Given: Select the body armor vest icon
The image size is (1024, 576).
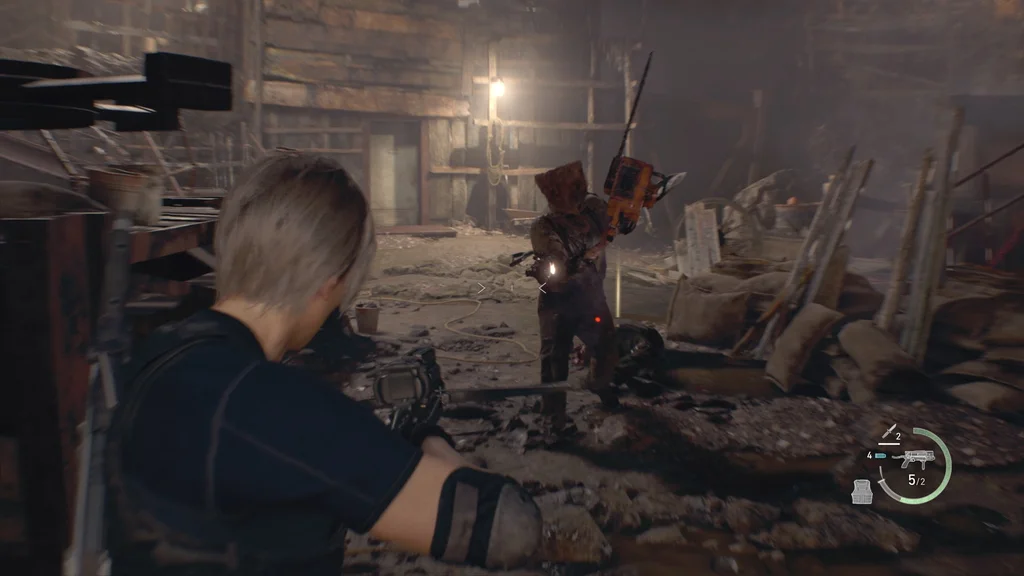Looking at the screenshot, I should 861,490.
